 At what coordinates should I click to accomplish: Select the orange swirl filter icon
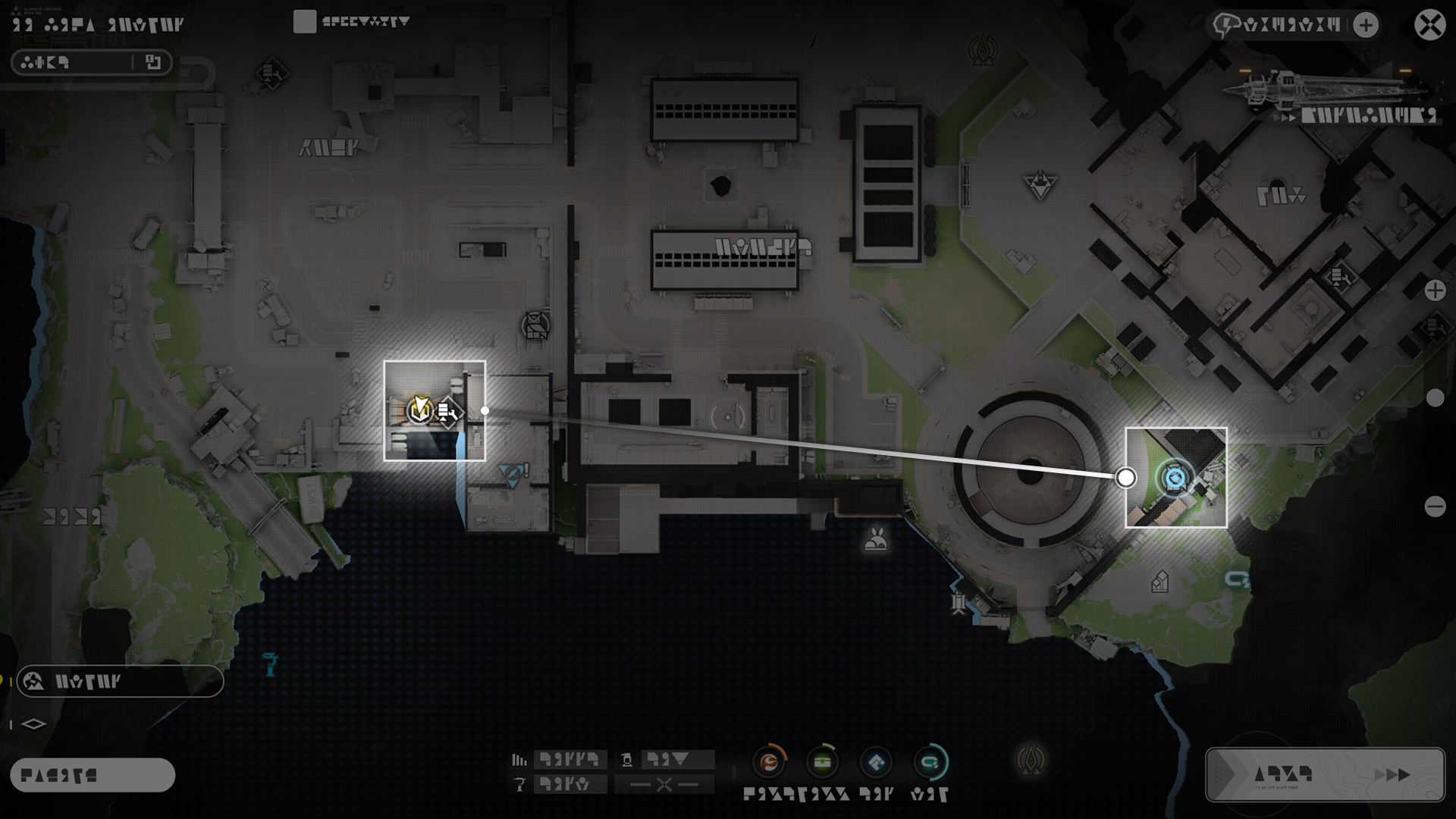770,762
